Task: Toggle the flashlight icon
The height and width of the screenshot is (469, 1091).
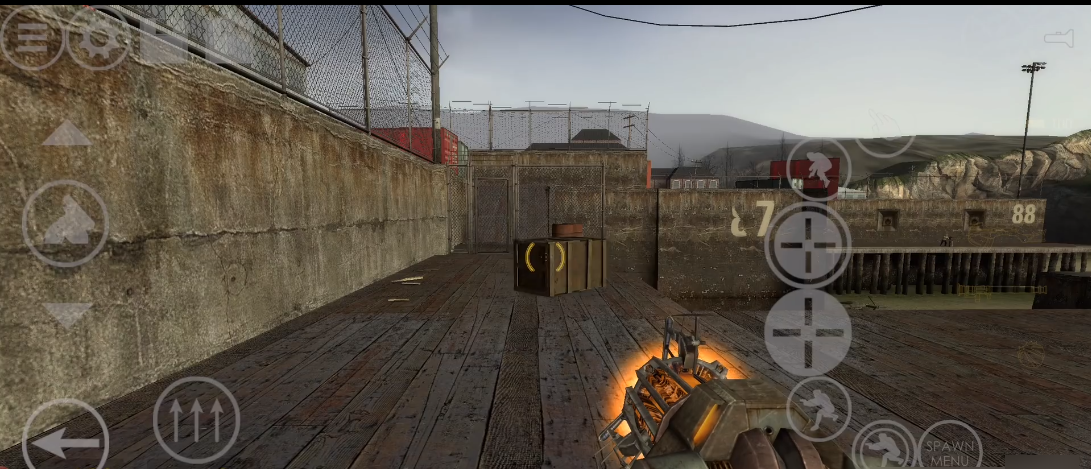Action: [1058, 38]
